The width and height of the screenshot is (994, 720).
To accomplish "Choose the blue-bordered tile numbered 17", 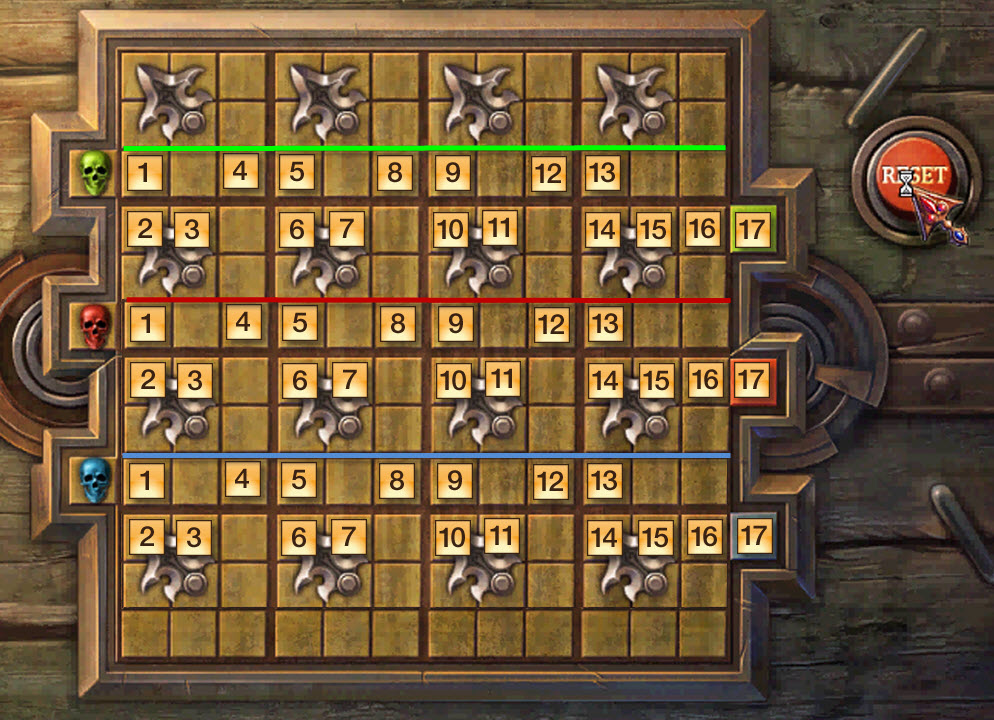I will point(752,536).
